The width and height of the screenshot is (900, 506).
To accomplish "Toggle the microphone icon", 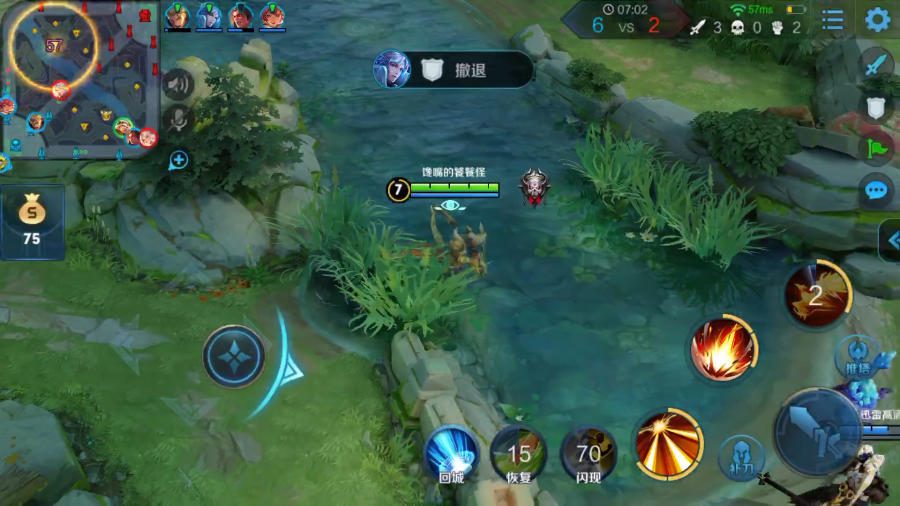I will [x=178, y=121].
